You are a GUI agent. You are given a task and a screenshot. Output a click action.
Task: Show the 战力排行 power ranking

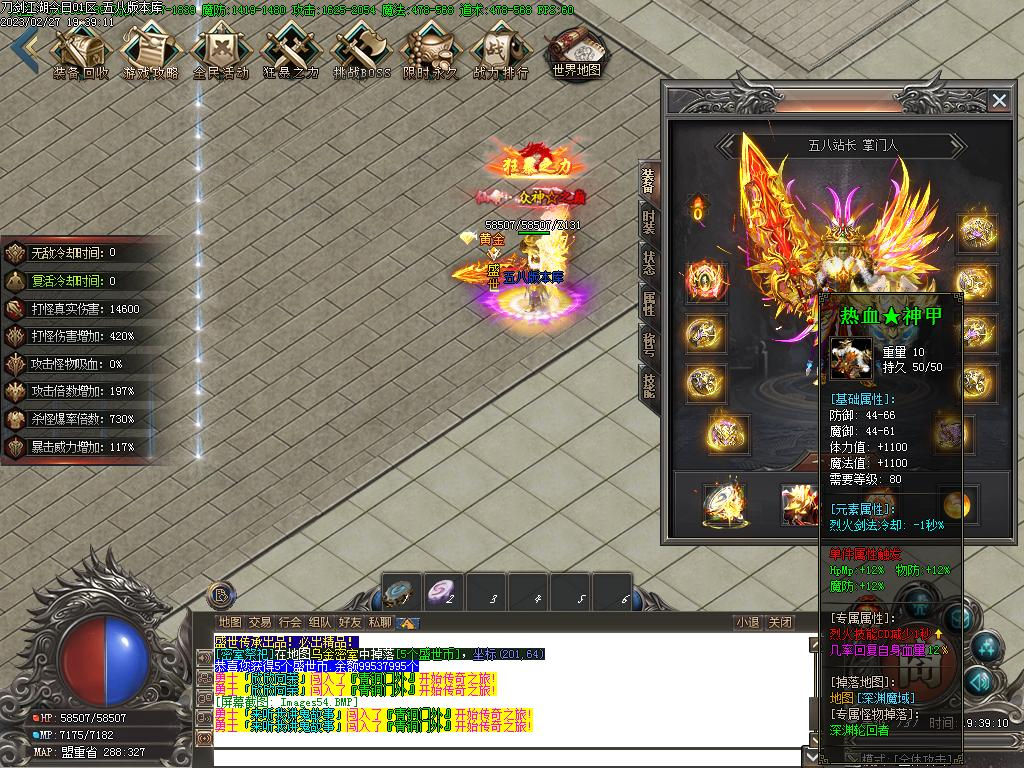500,50
